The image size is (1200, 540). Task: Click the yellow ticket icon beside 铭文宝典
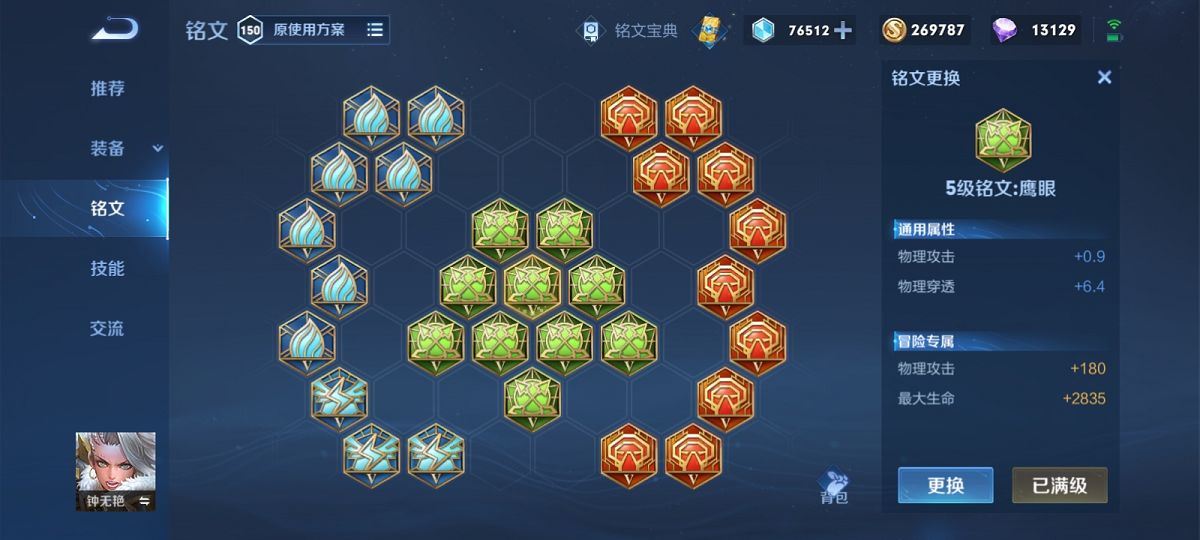click(x=711, y=30)
